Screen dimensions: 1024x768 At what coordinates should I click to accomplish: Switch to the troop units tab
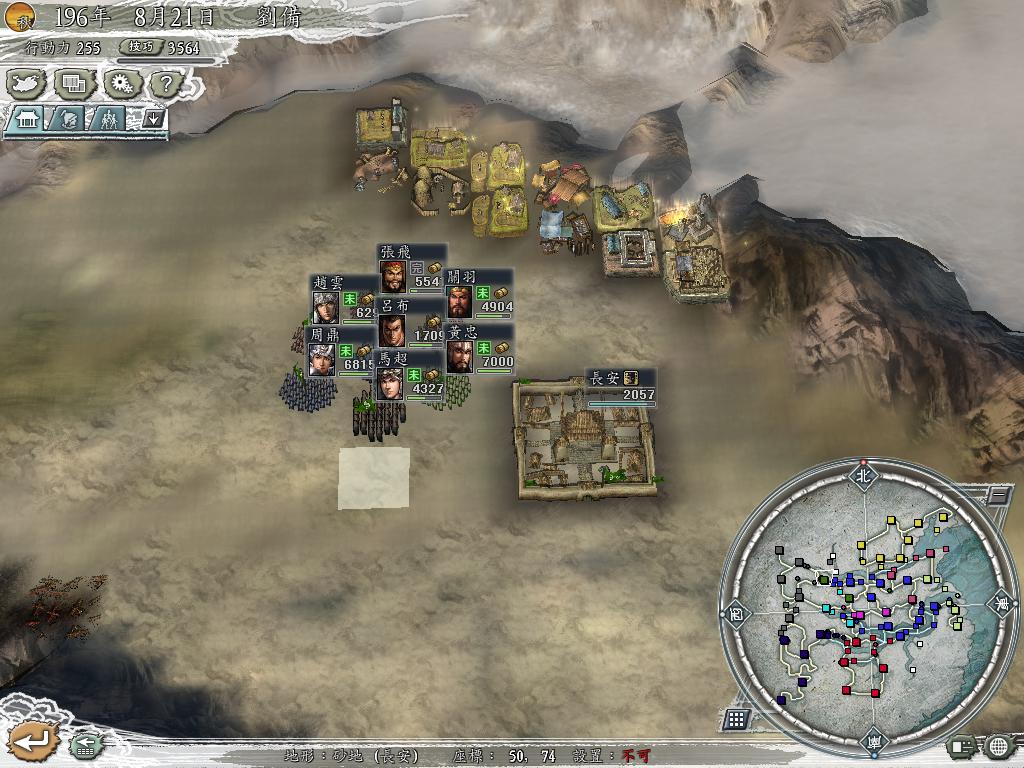[108, 120]
